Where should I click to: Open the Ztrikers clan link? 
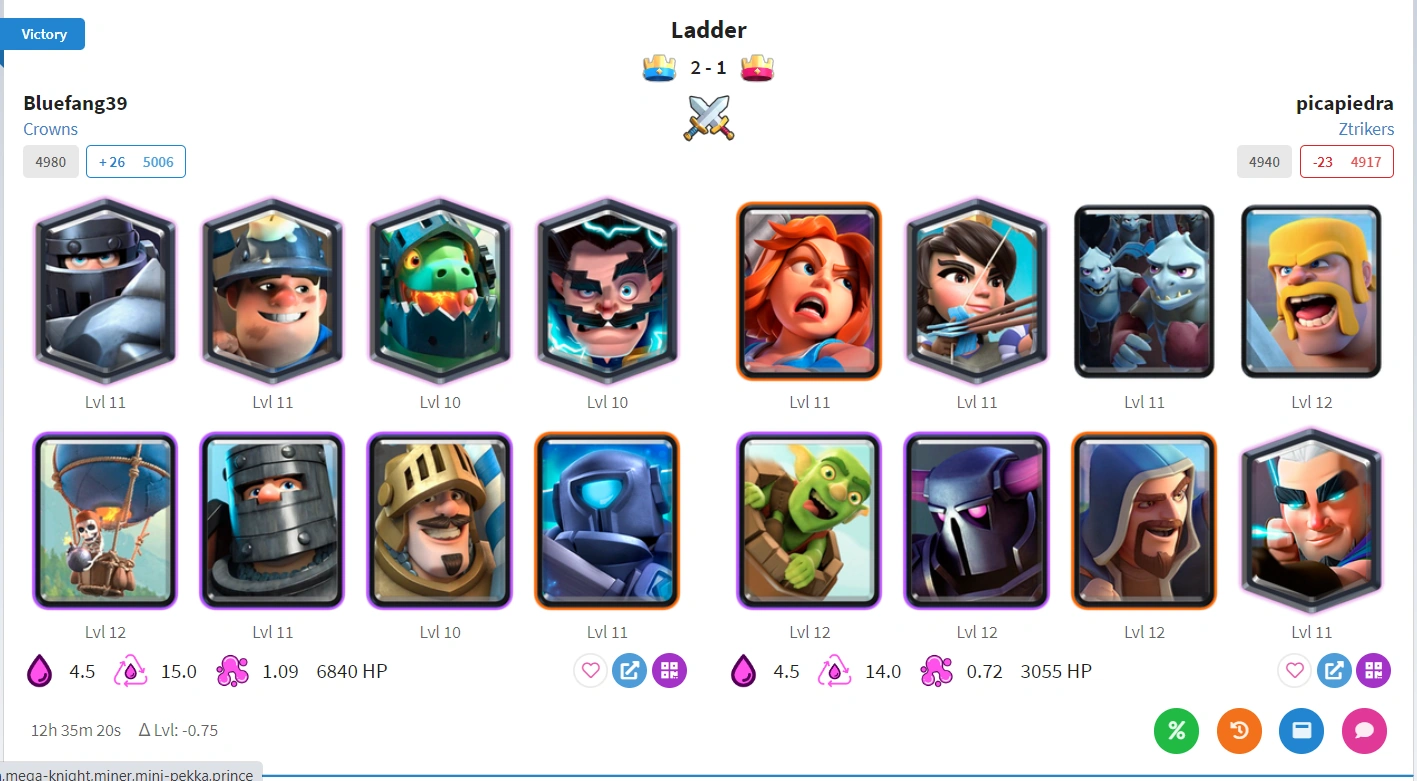1366,129
